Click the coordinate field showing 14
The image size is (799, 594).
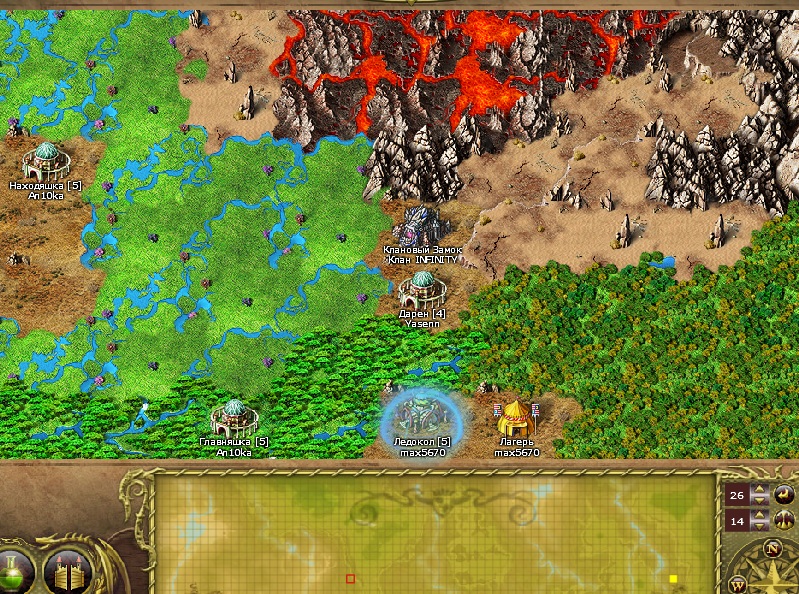click(737, 521)
